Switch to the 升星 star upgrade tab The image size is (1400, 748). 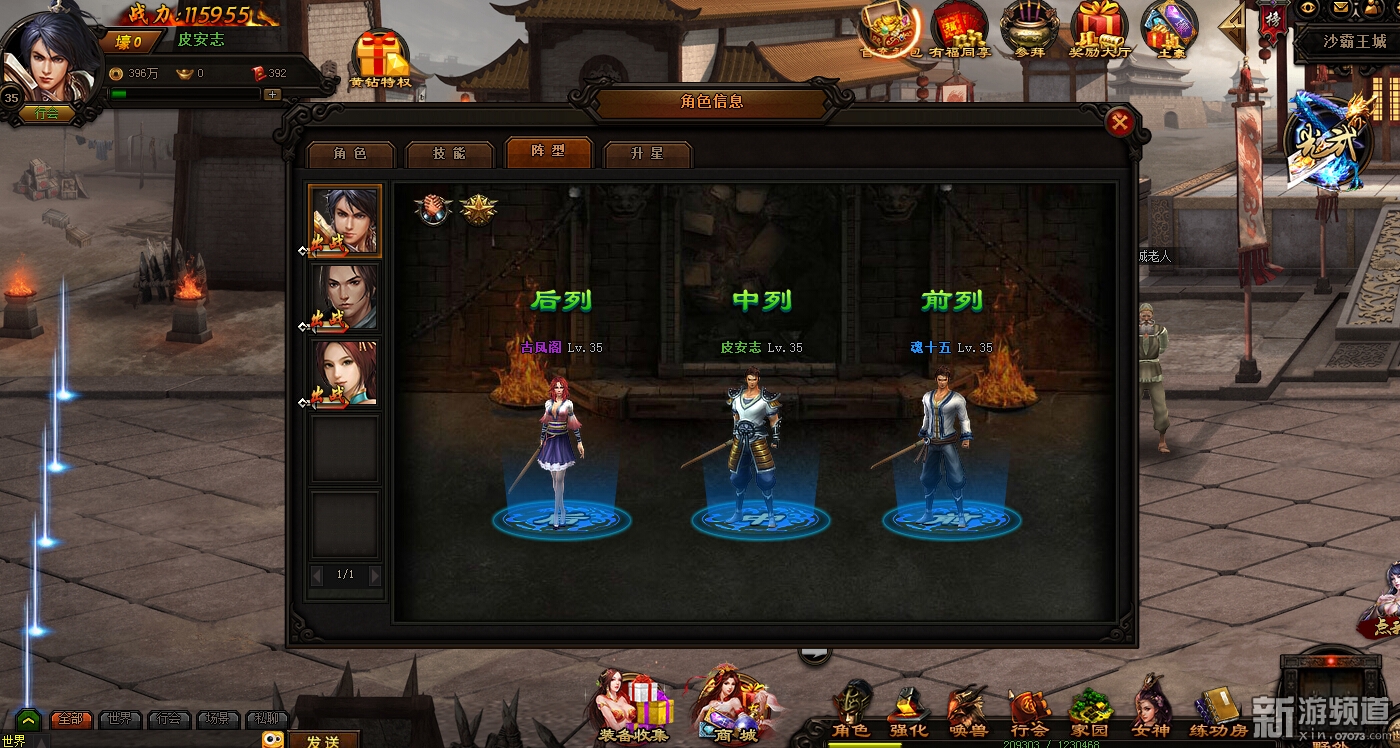pyautogui.click(x=647, y=154)
